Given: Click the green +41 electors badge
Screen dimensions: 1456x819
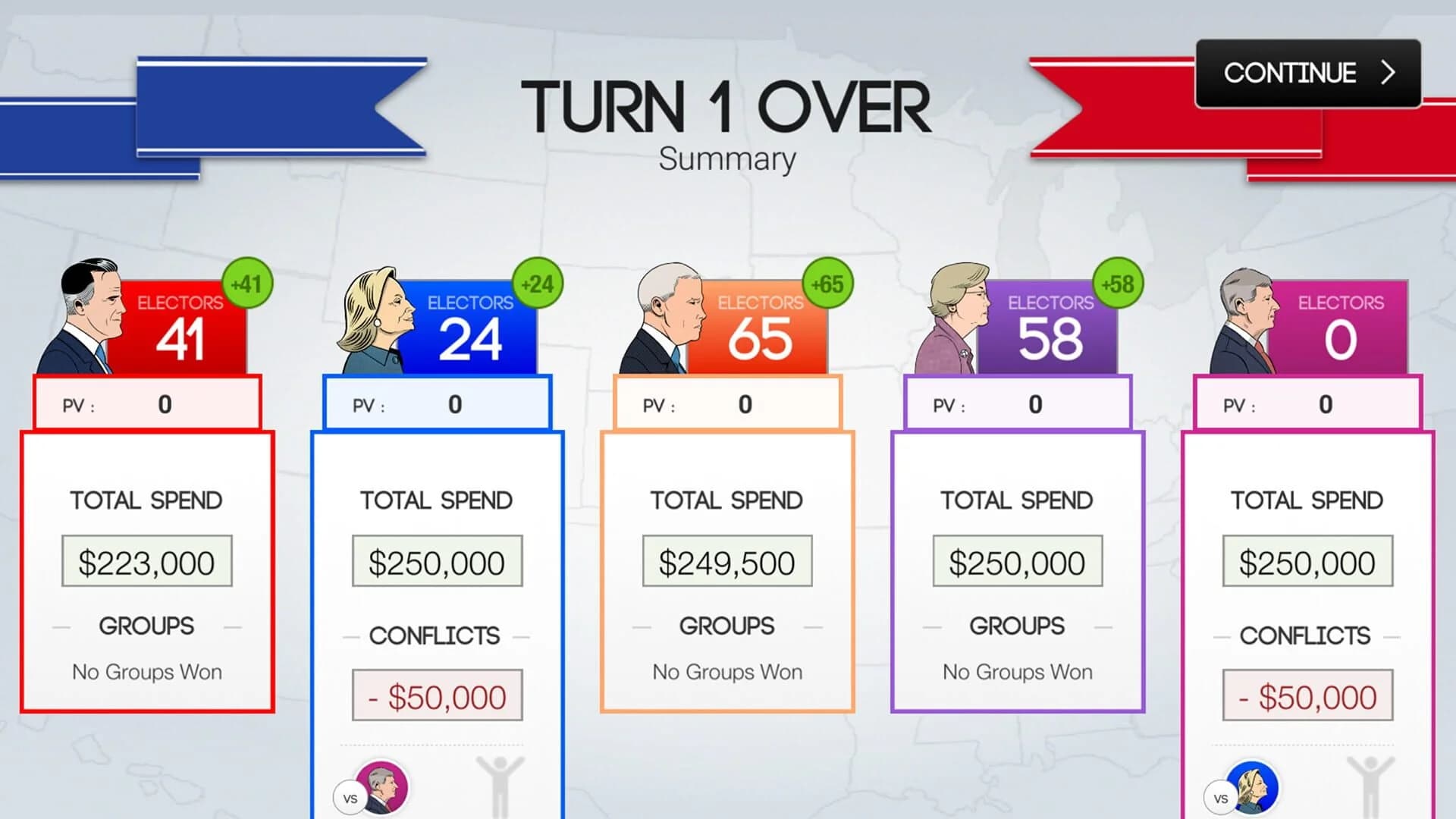Looking at the screenshot, I should [x=248, y=284].
